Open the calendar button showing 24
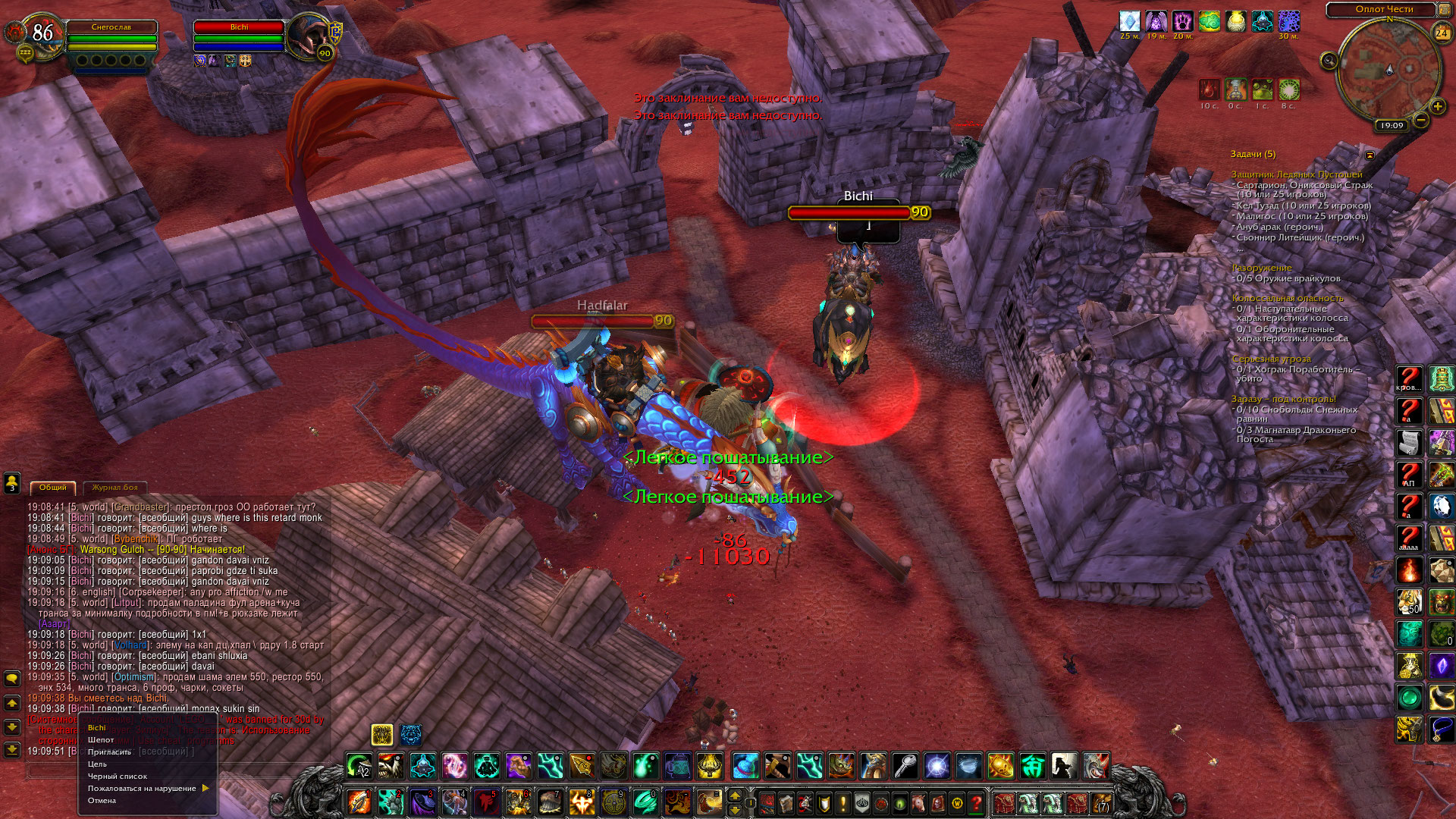This screenshot has width=1456, height=819. coord(1442,33)
